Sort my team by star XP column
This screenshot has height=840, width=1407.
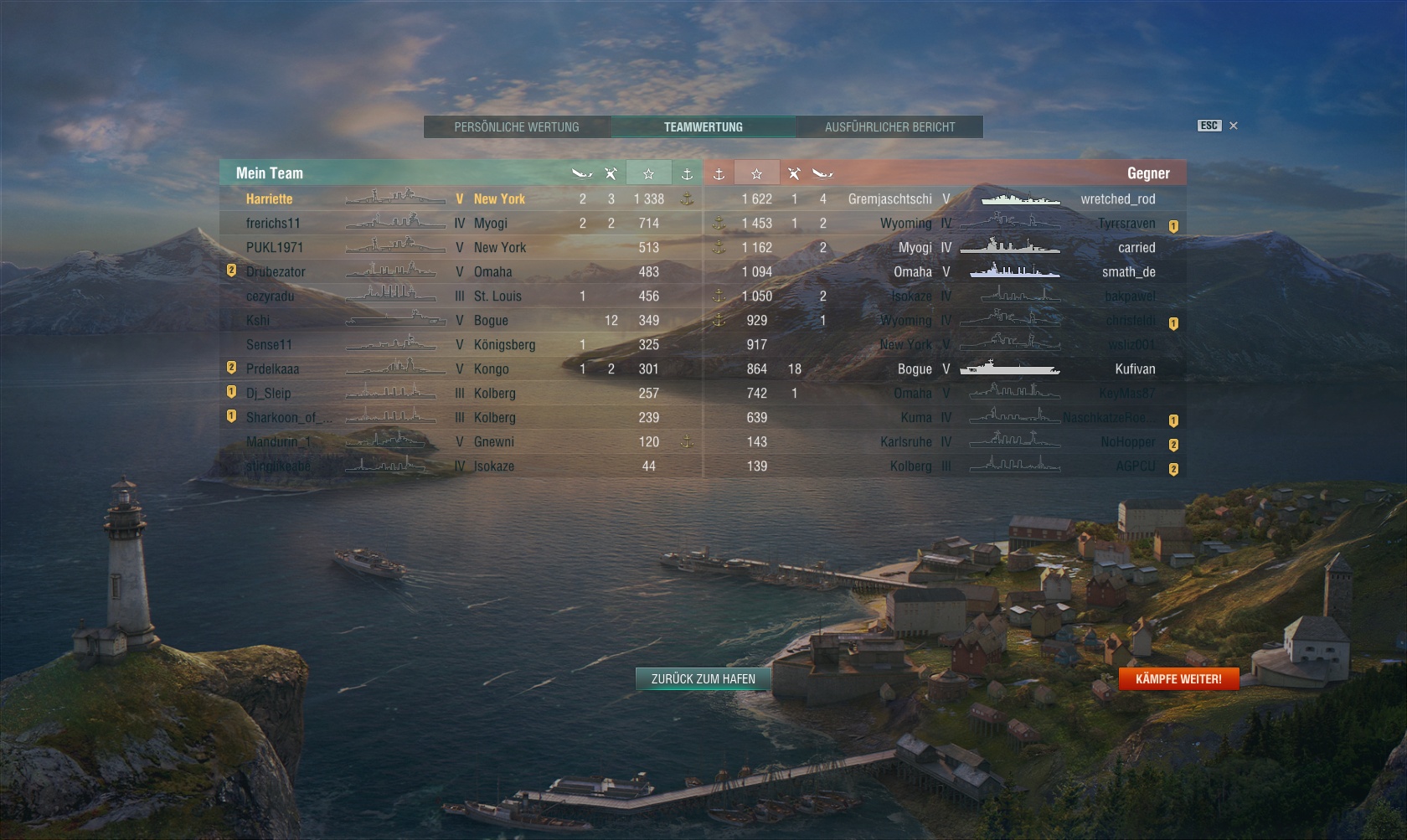pos(648,173)
